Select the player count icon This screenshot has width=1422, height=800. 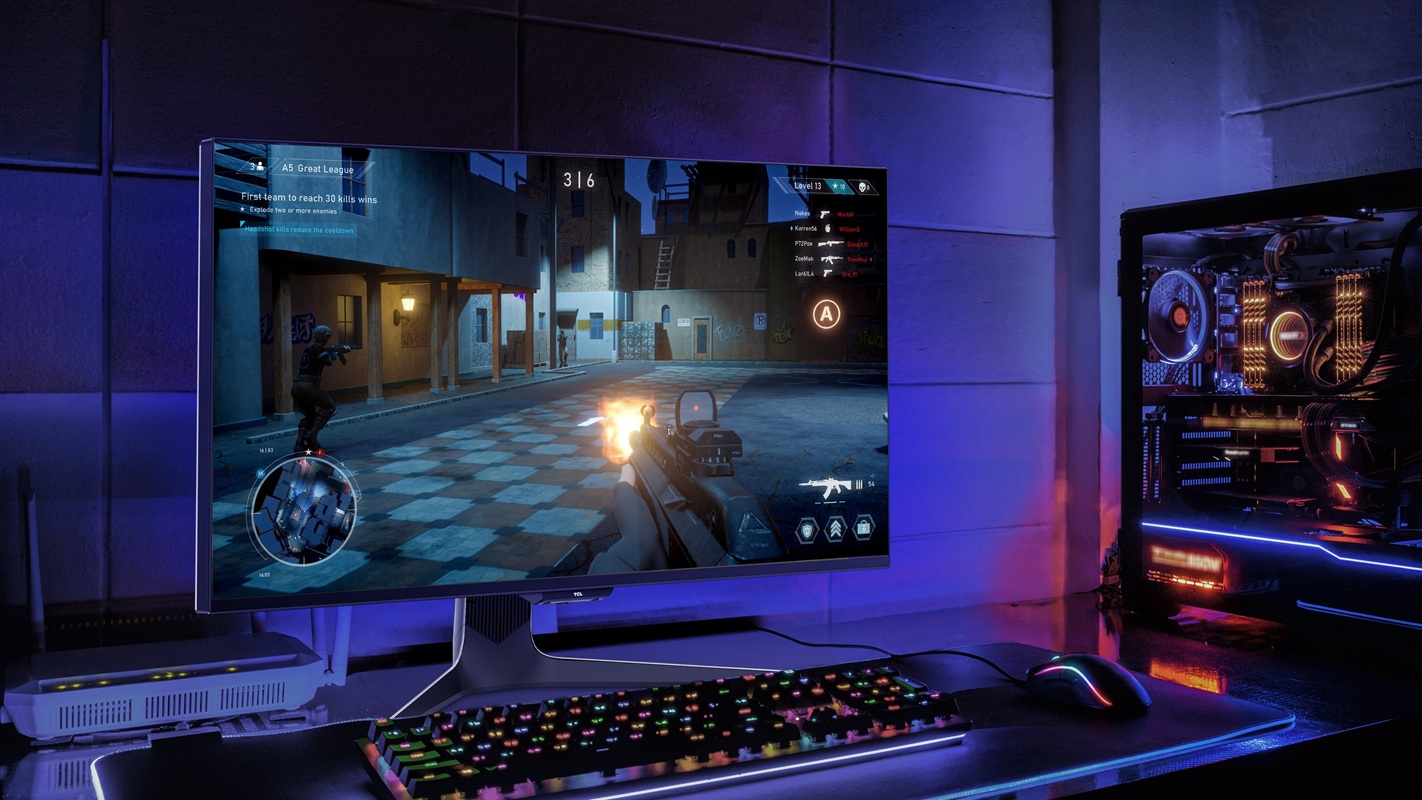[257, 166]
